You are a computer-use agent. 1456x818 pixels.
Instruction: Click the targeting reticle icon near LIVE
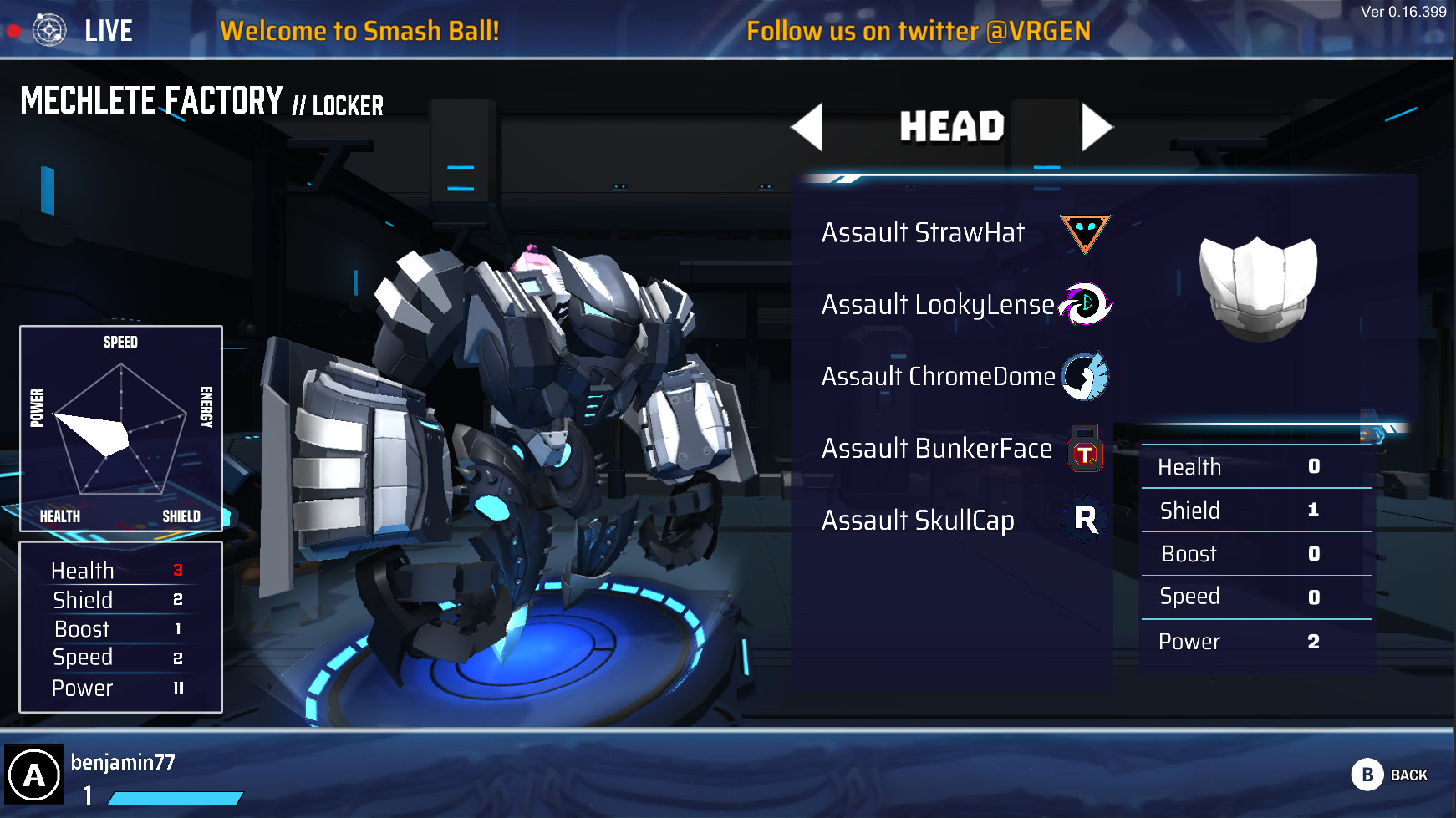pos(50,29)
